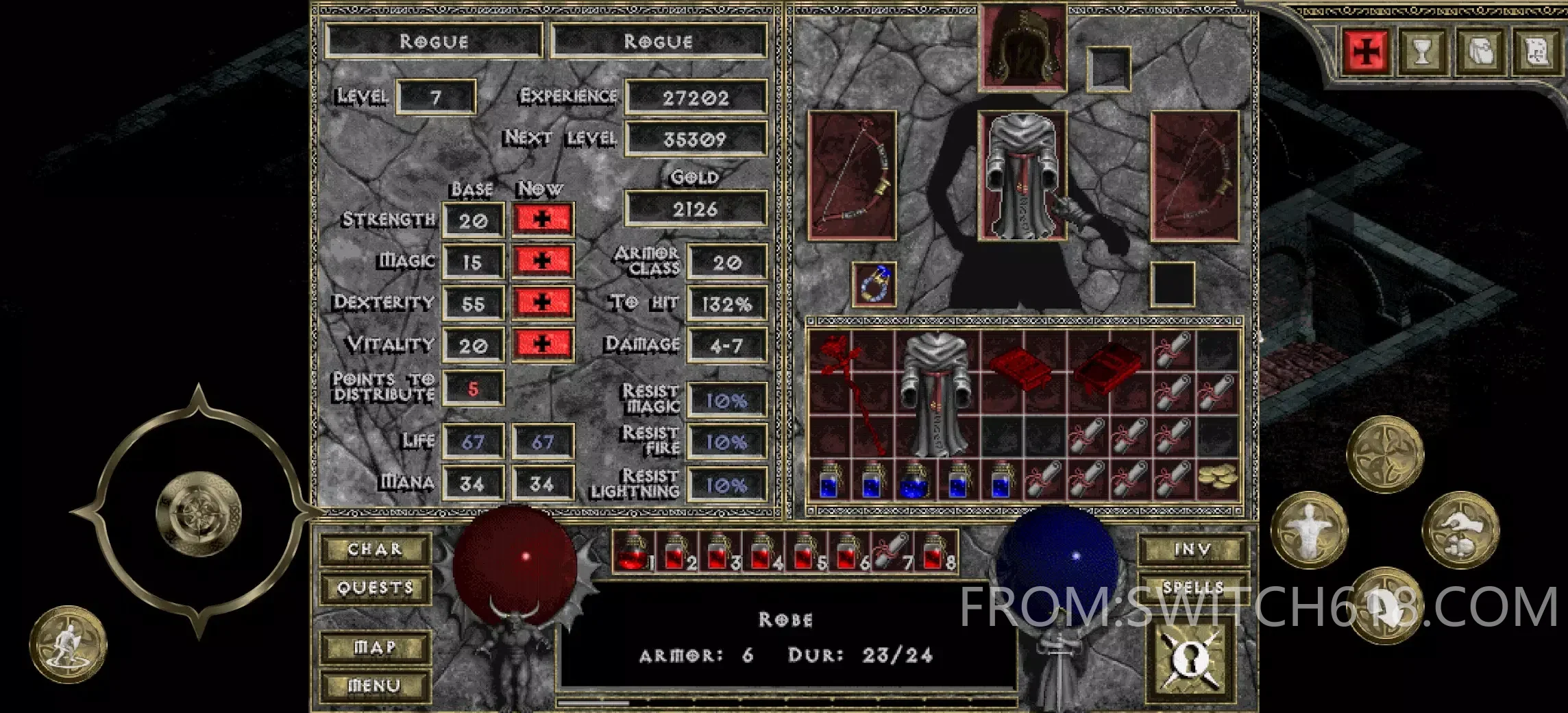This screenshot has height=713, width=1568.
Task: Tap the red cross icon button
Action: coord(1366,51)
